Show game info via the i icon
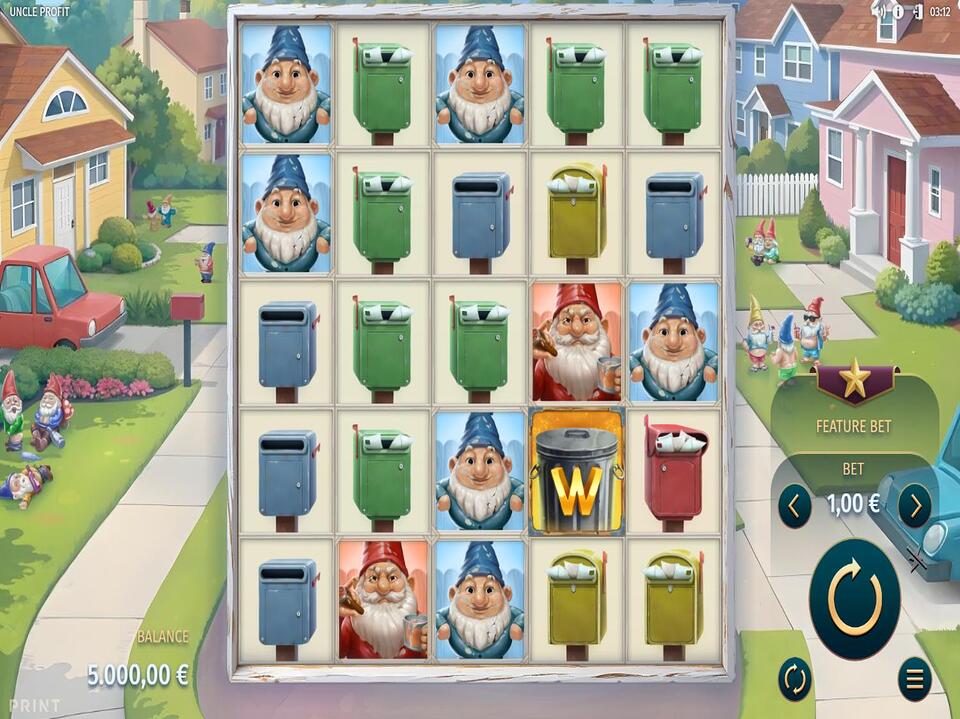960x719 pixels. (x=897, y=12)
